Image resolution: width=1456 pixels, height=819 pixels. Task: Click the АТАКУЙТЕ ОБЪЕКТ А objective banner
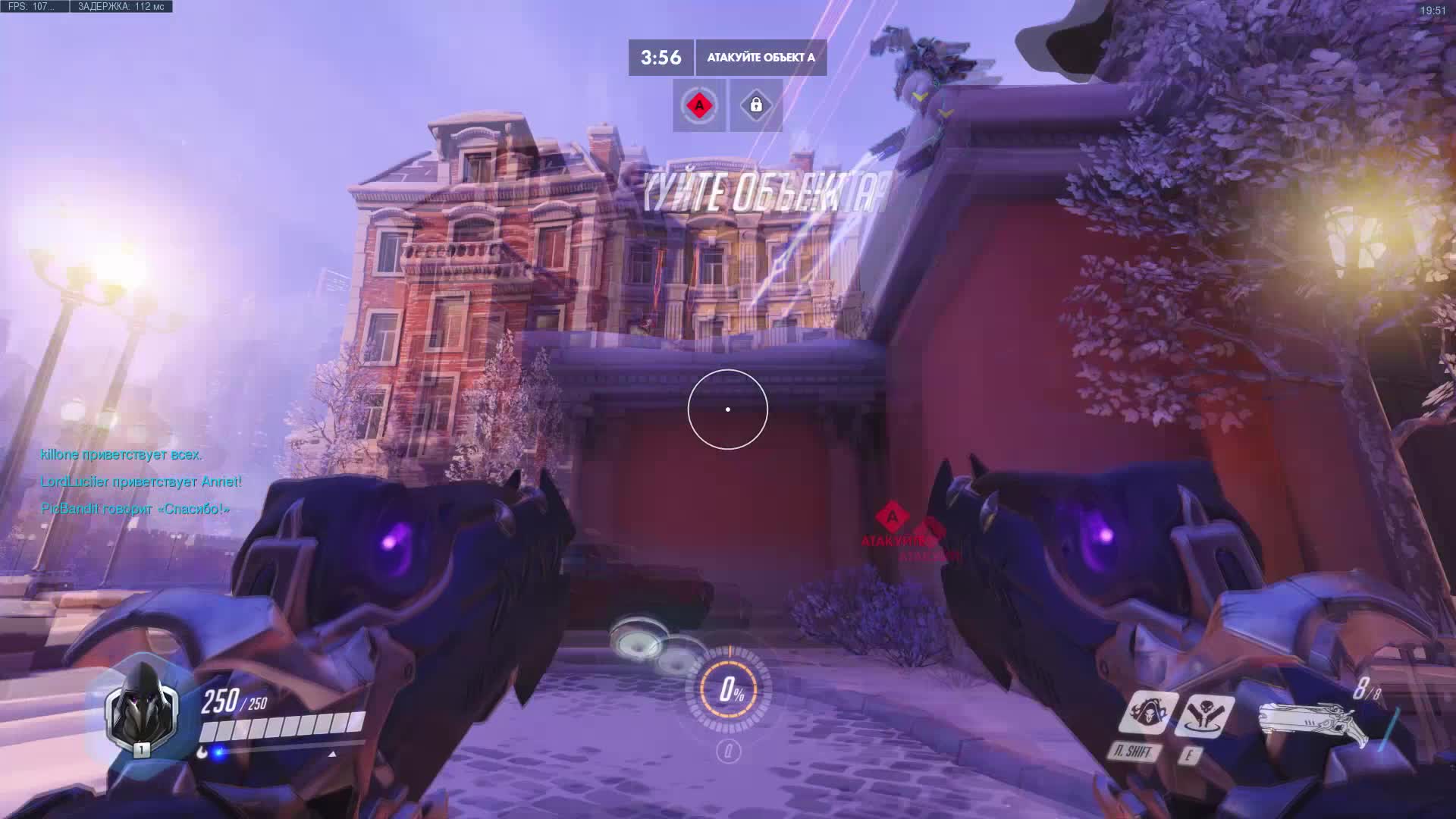pos(762,56)
